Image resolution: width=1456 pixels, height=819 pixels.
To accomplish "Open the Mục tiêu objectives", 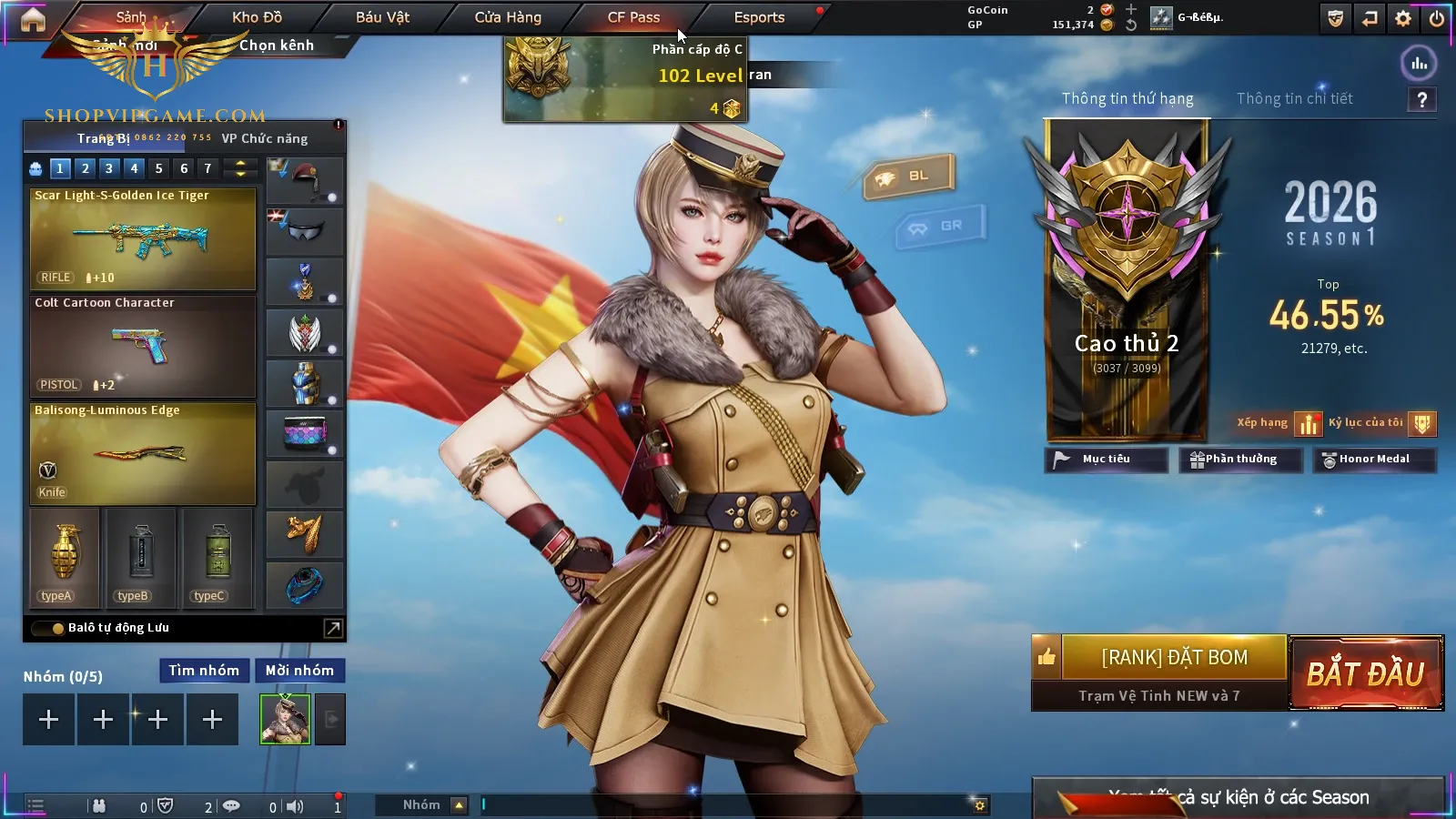I will (1106, 460).
